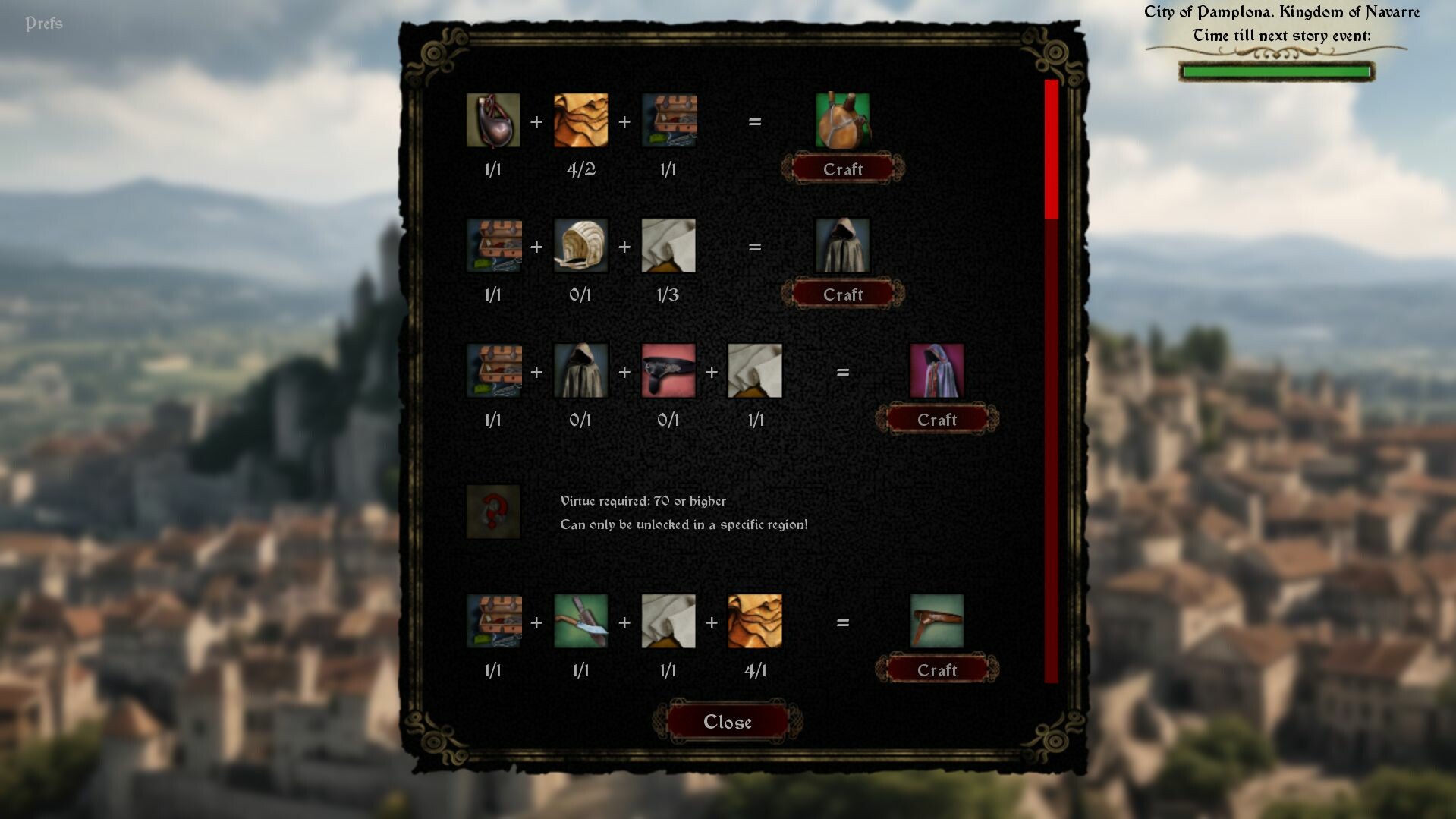This screenshot has height=819, width=1456.
Task: Click the knife ingredient icon in the bottom recipe
Action: click(x=580, y=622)
